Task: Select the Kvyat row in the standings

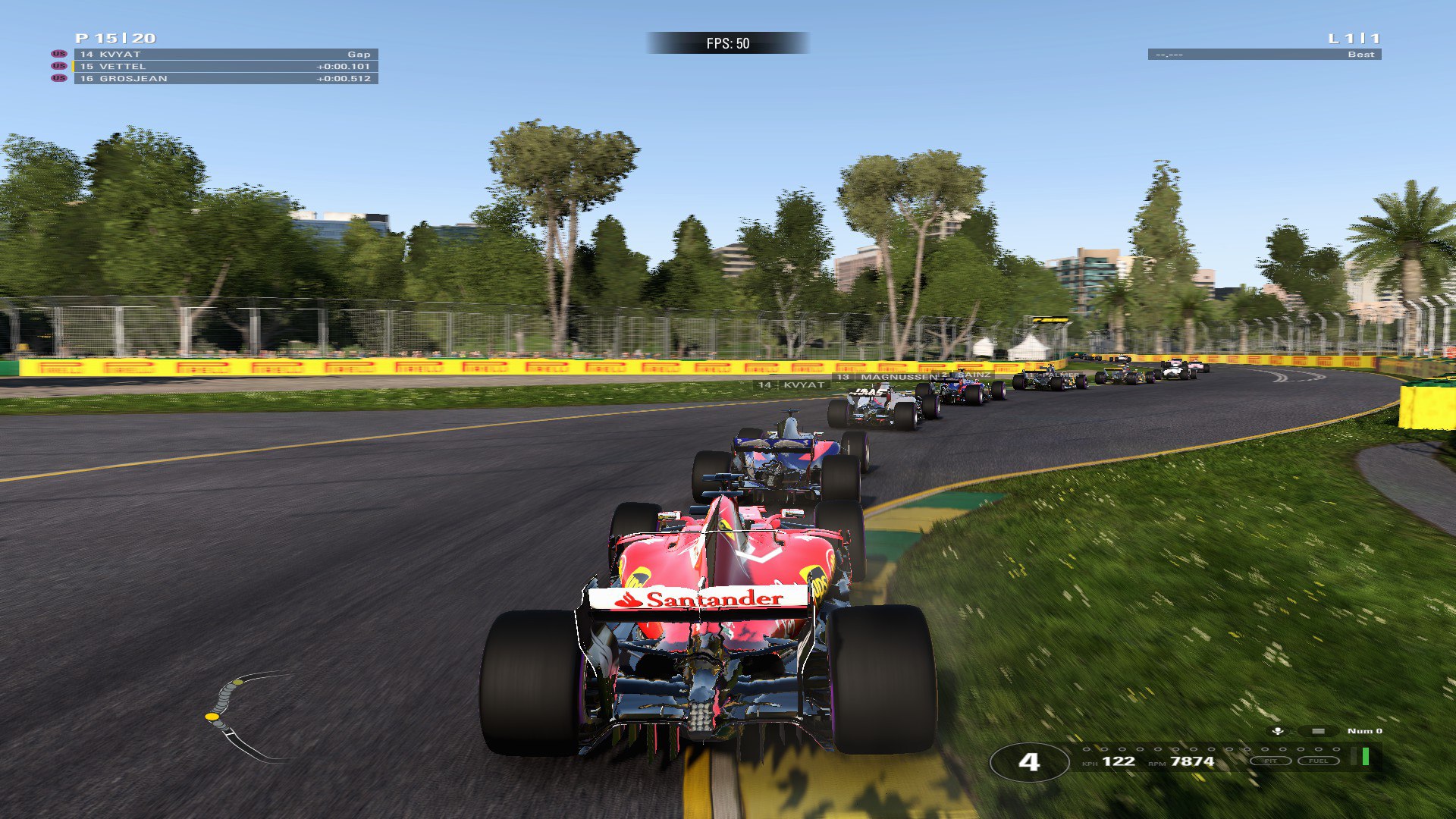Action: tap(226, 55)
